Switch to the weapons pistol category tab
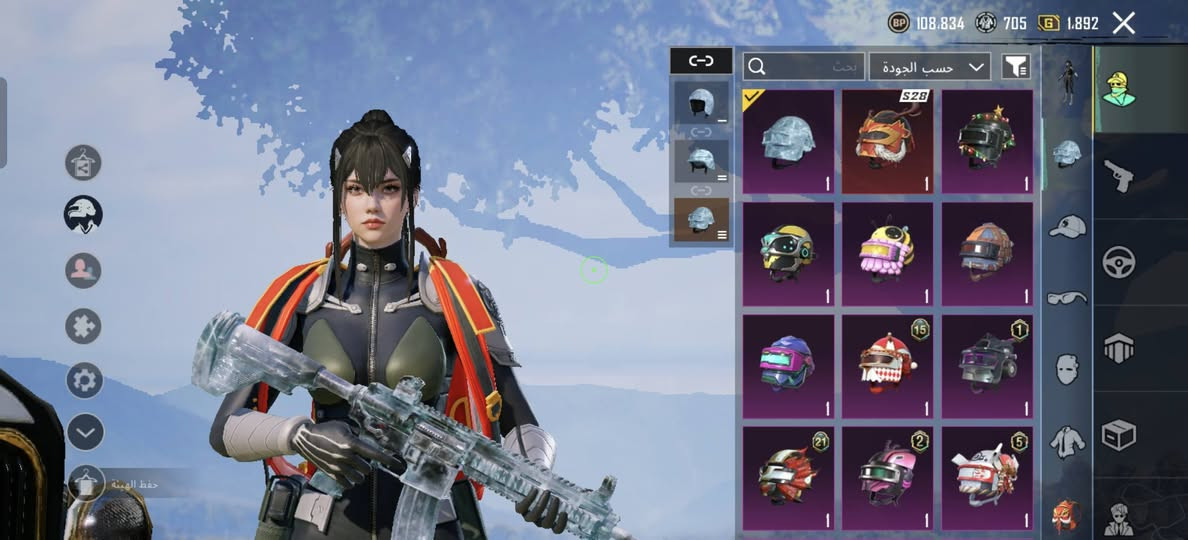The height and width of the screenshot is (540, 1188). 1118,176
